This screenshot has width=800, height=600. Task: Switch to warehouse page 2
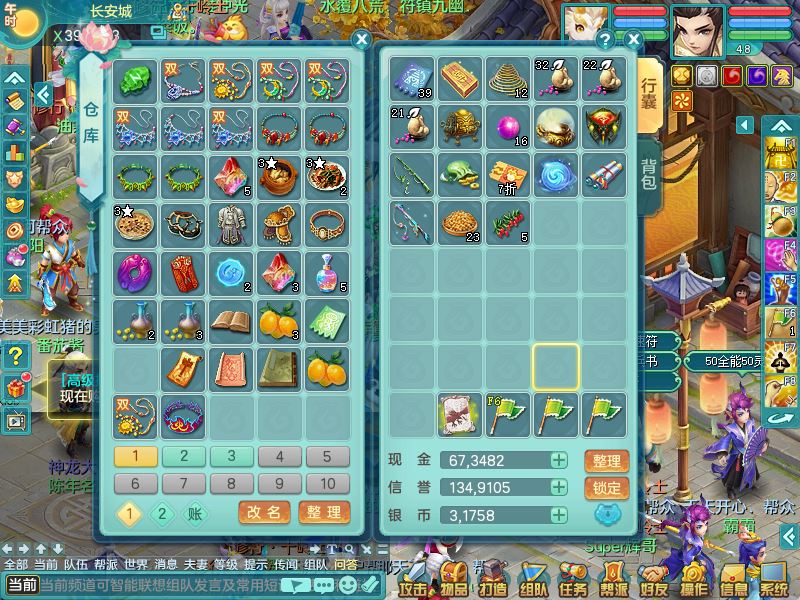(184, 457)
